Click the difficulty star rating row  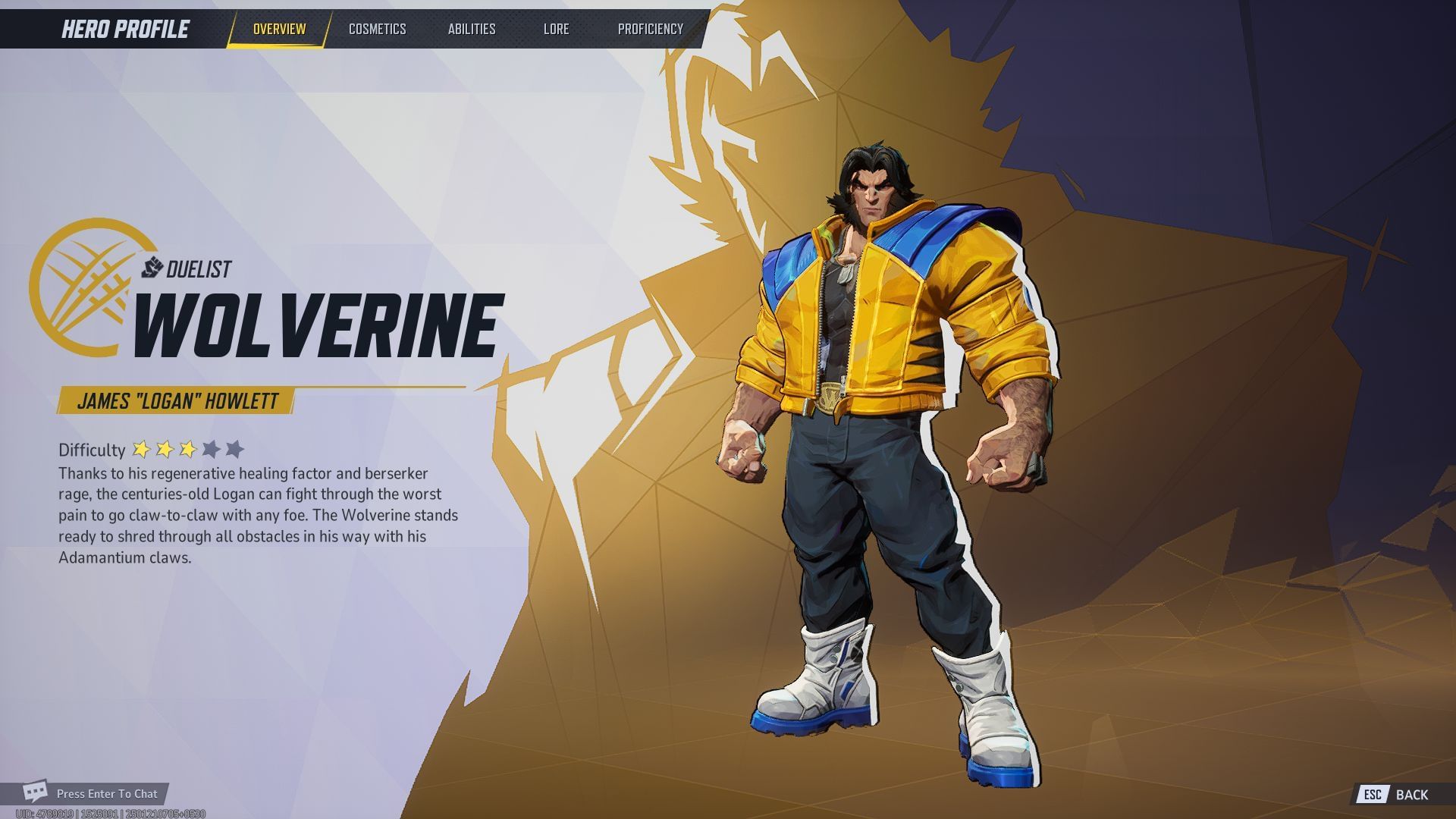(x=188, y=449)
